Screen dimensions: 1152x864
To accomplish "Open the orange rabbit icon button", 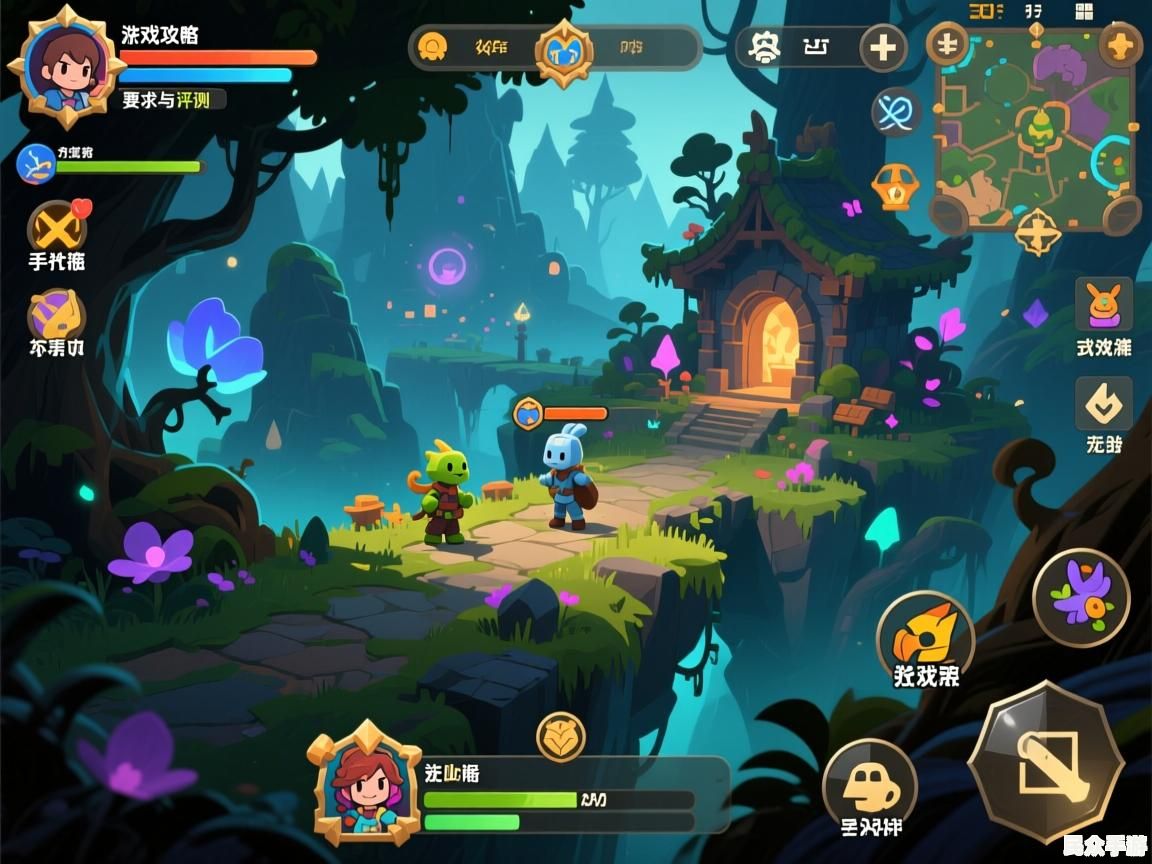I will coord(1103,305).
